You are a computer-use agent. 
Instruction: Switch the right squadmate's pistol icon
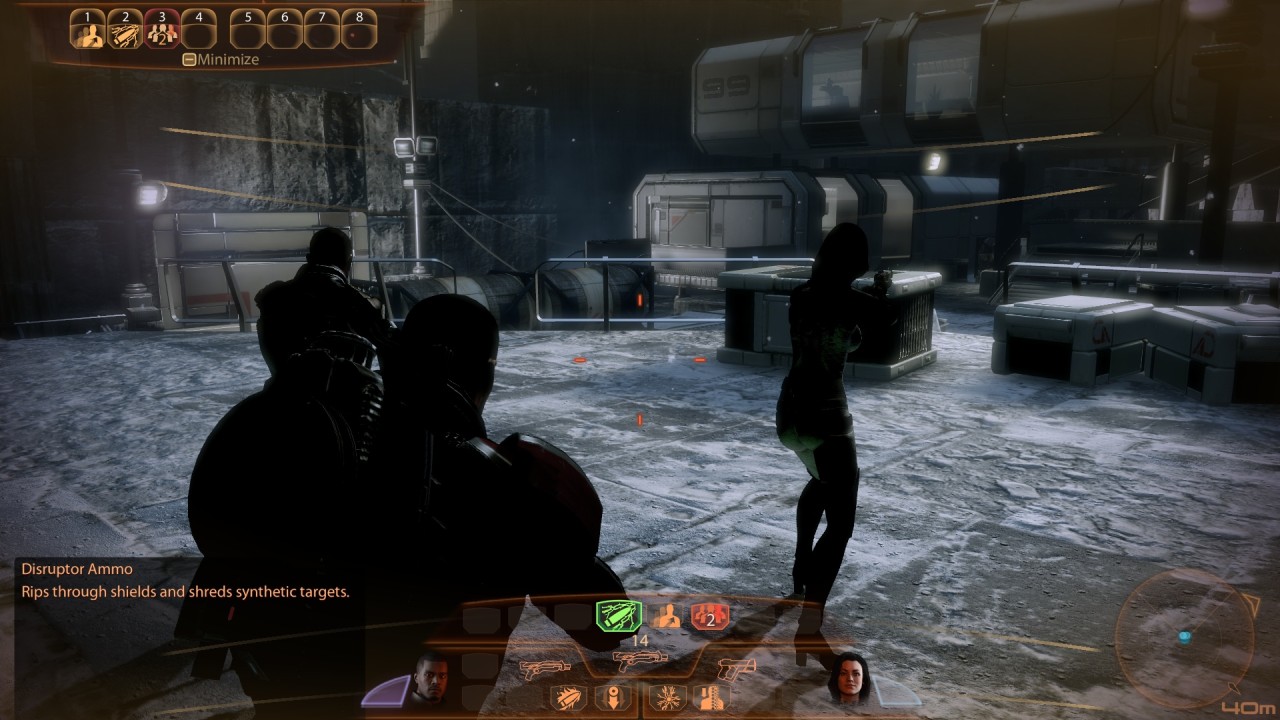point(735,668)
